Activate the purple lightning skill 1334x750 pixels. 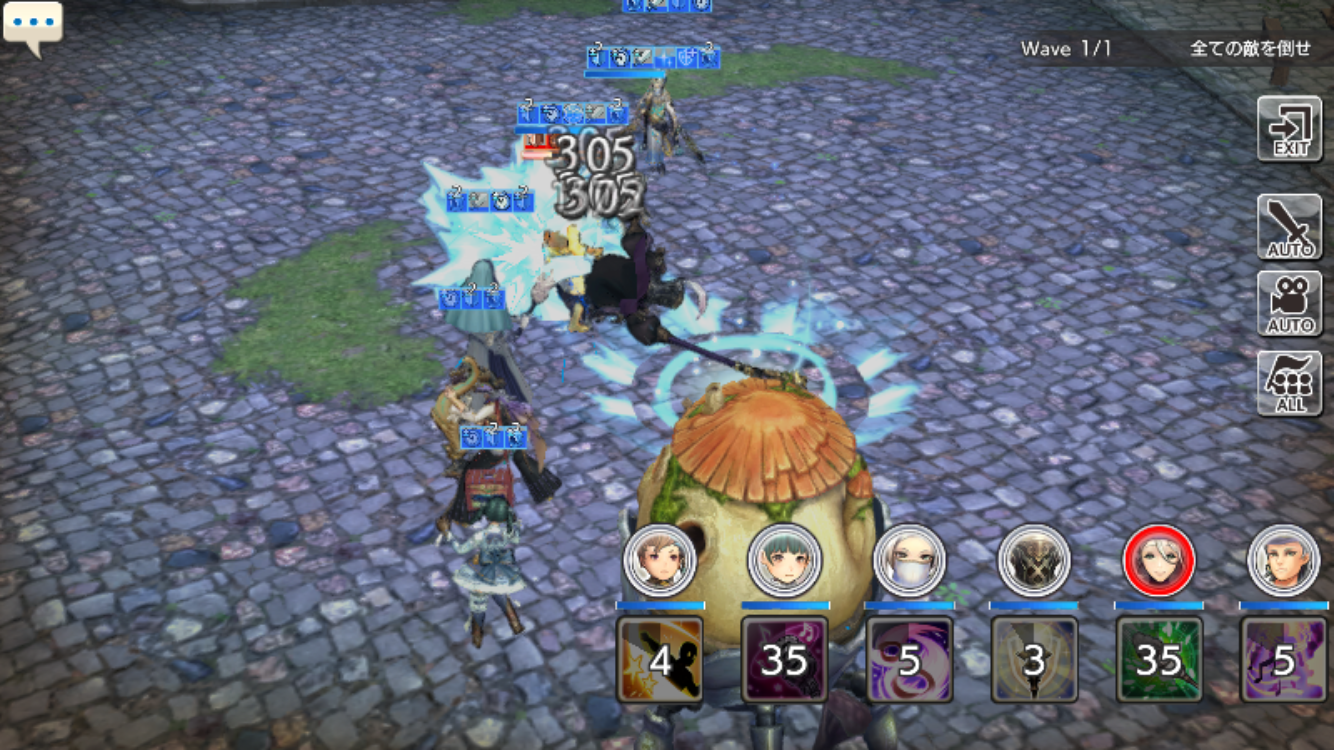click(1284, 659)
